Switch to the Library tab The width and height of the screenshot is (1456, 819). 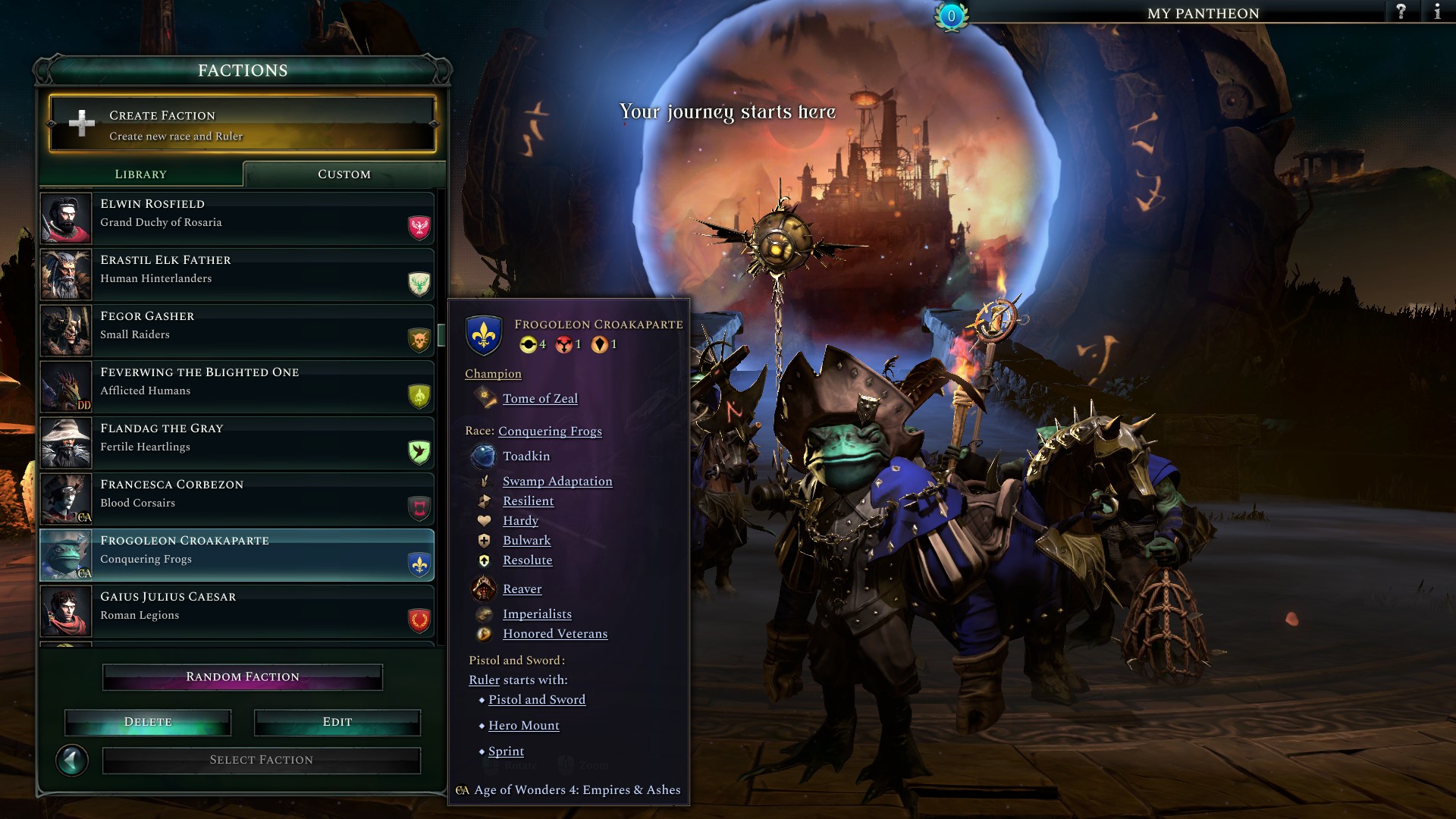coord(141,174)
